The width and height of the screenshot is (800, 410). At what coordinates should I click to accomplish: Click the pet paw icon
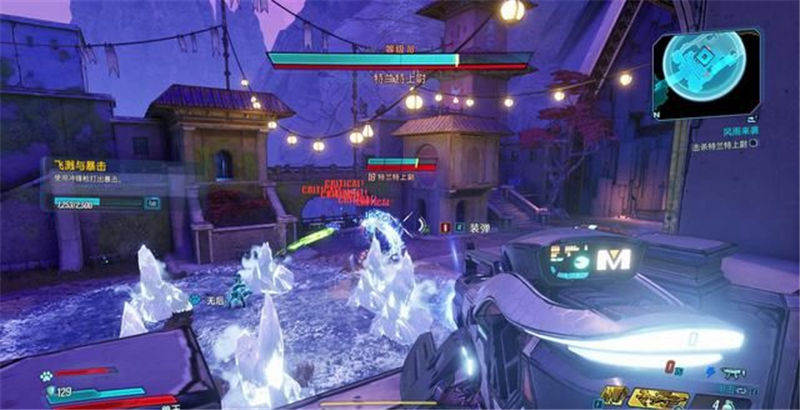(x=46, y=378)
